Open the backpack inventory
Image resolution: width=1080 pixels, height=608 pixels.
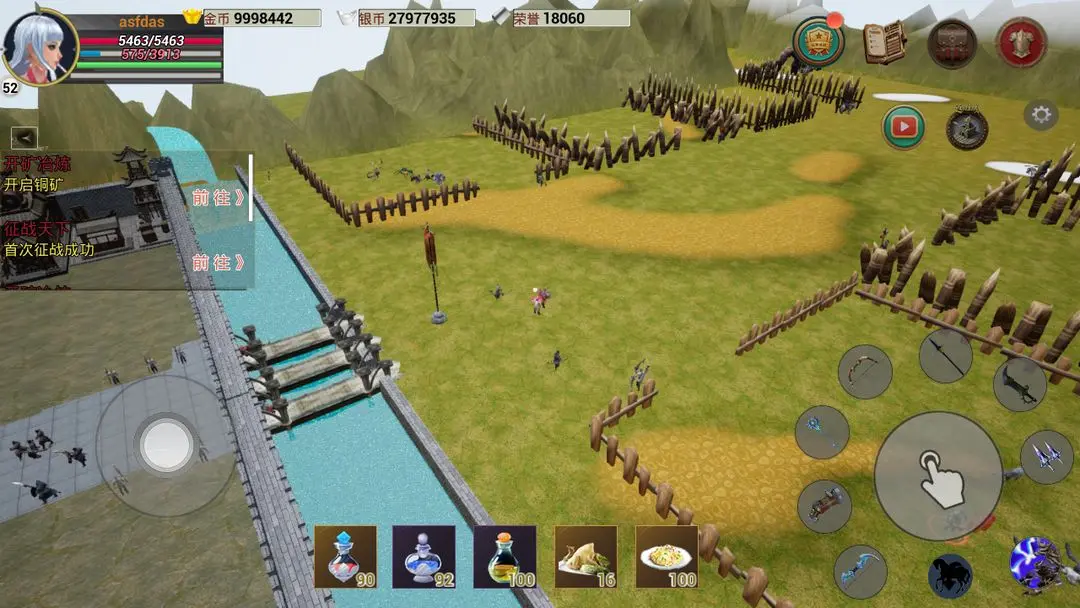(x=951, y=43)
